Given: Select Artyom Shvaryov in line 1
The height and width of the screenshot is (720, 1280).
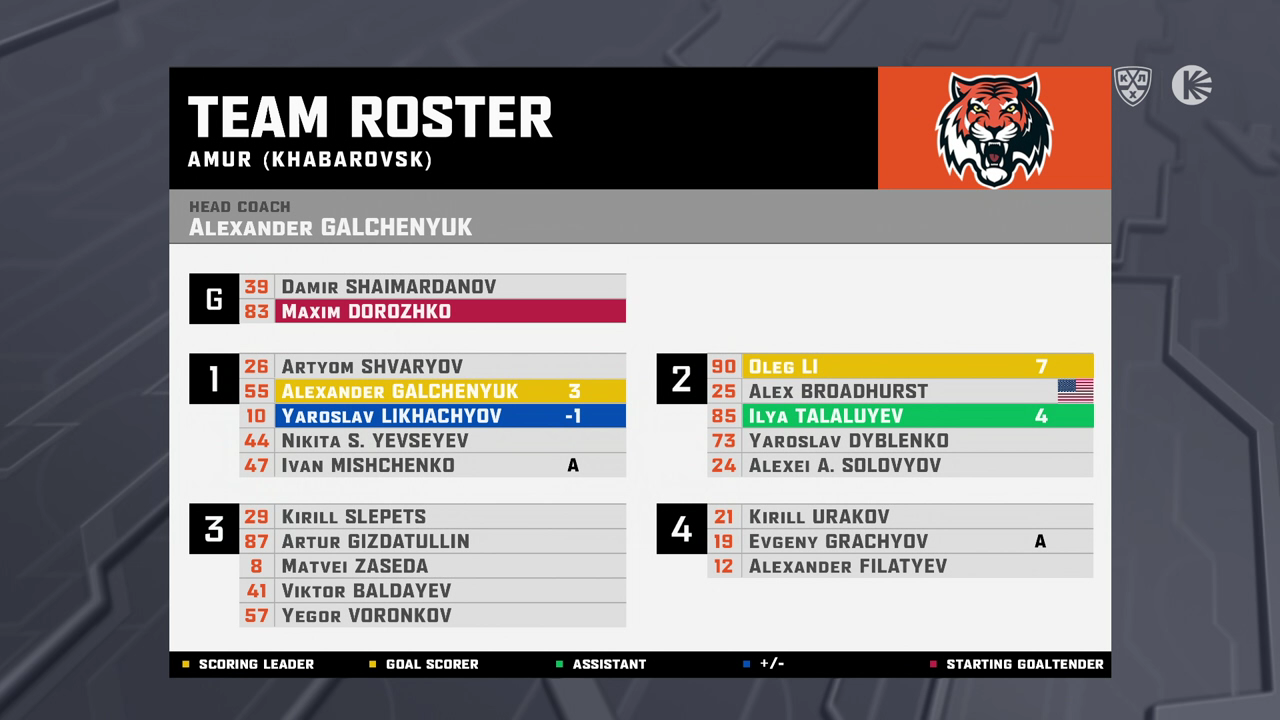Looking at the screenshot, I should click(432, 367).
